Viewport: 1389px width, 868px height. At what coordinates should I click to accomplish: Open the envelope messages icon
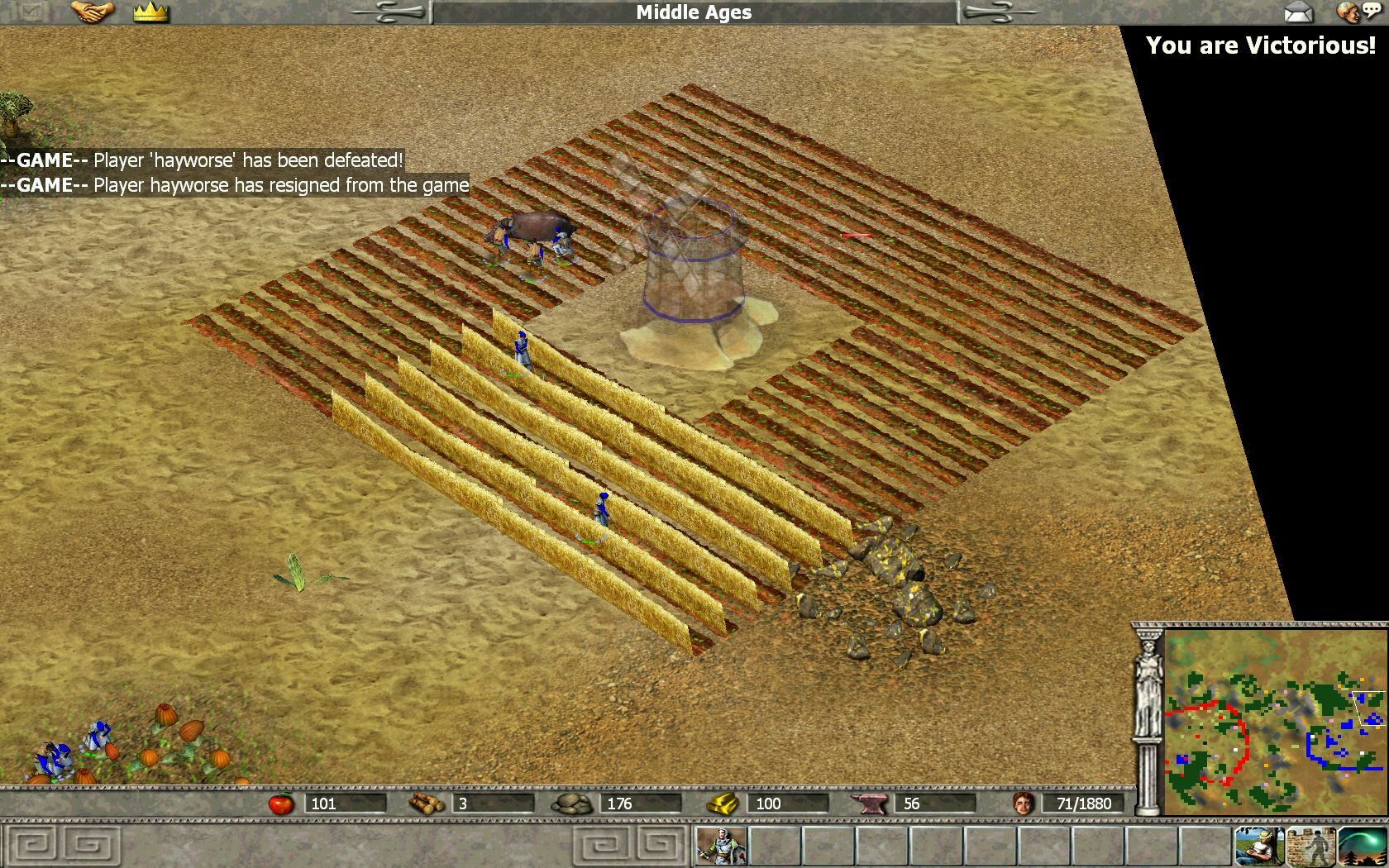click(x=1299, y=12)
